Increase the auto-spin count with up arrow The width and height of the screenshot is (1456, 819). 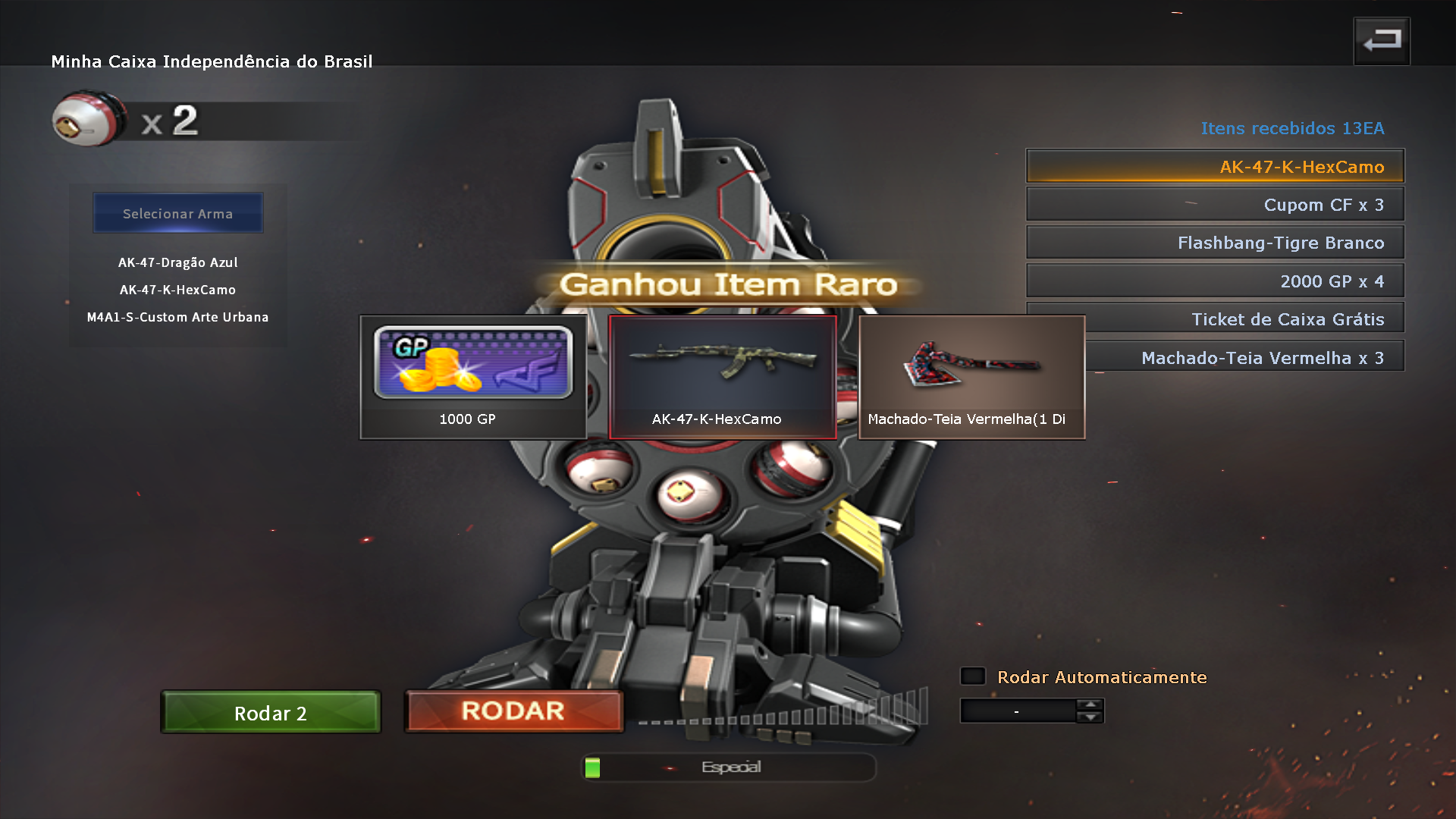pos(1090,704)
